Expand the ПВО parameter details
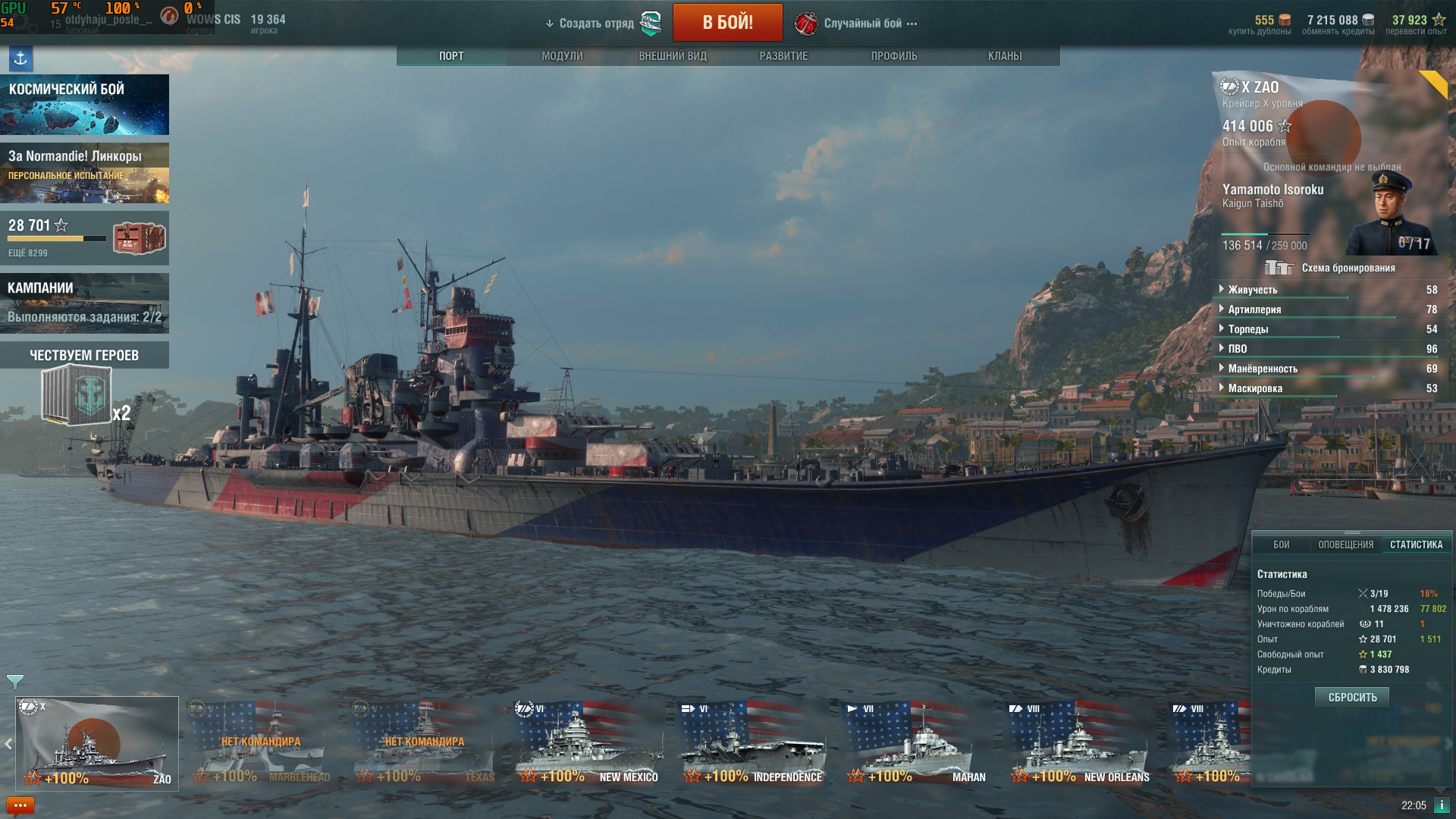This screenshot has width=1456, height=819. tap(1238, 349)
